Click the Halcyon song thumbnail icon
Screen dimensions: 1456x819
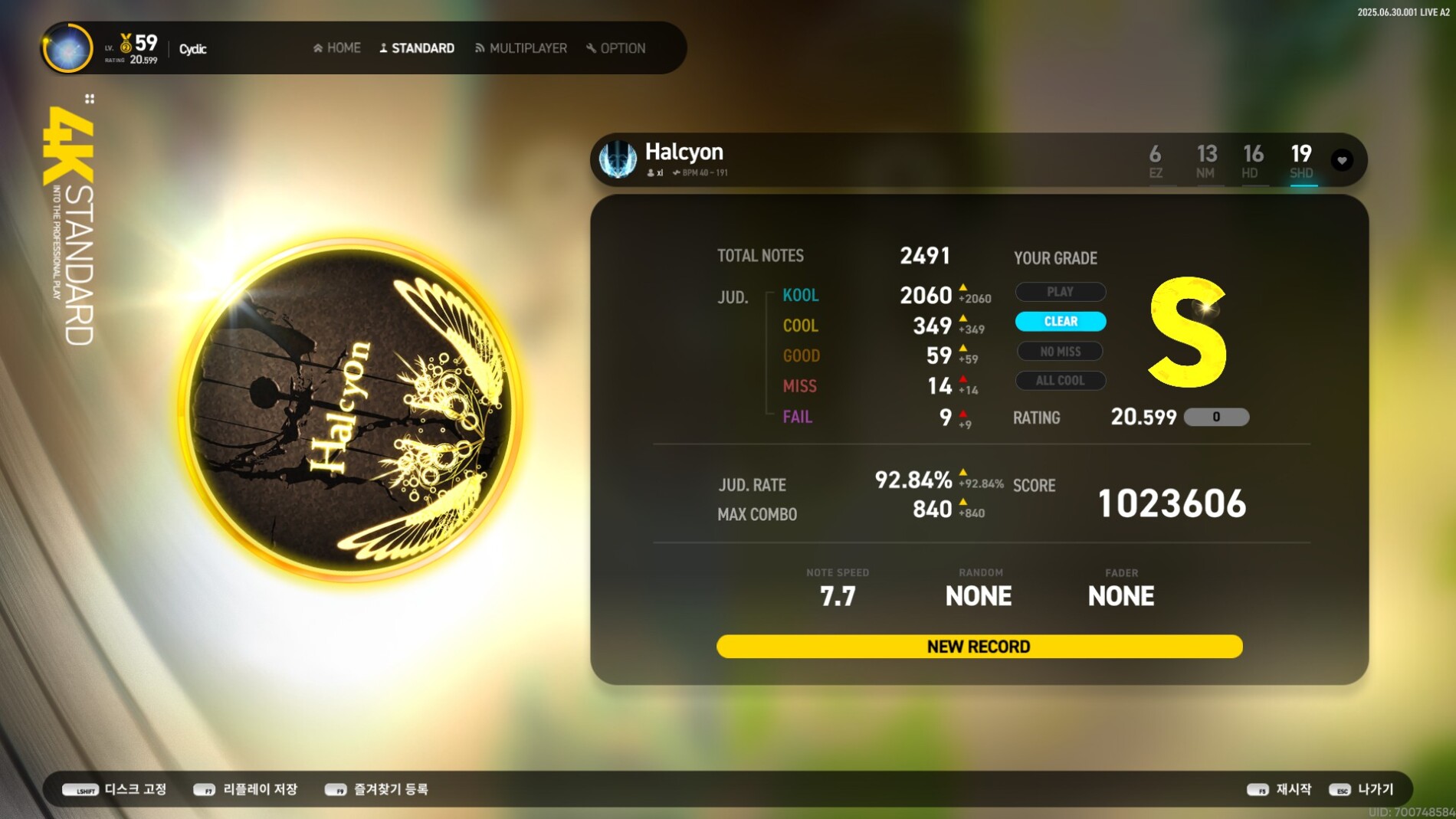[618, 159]
